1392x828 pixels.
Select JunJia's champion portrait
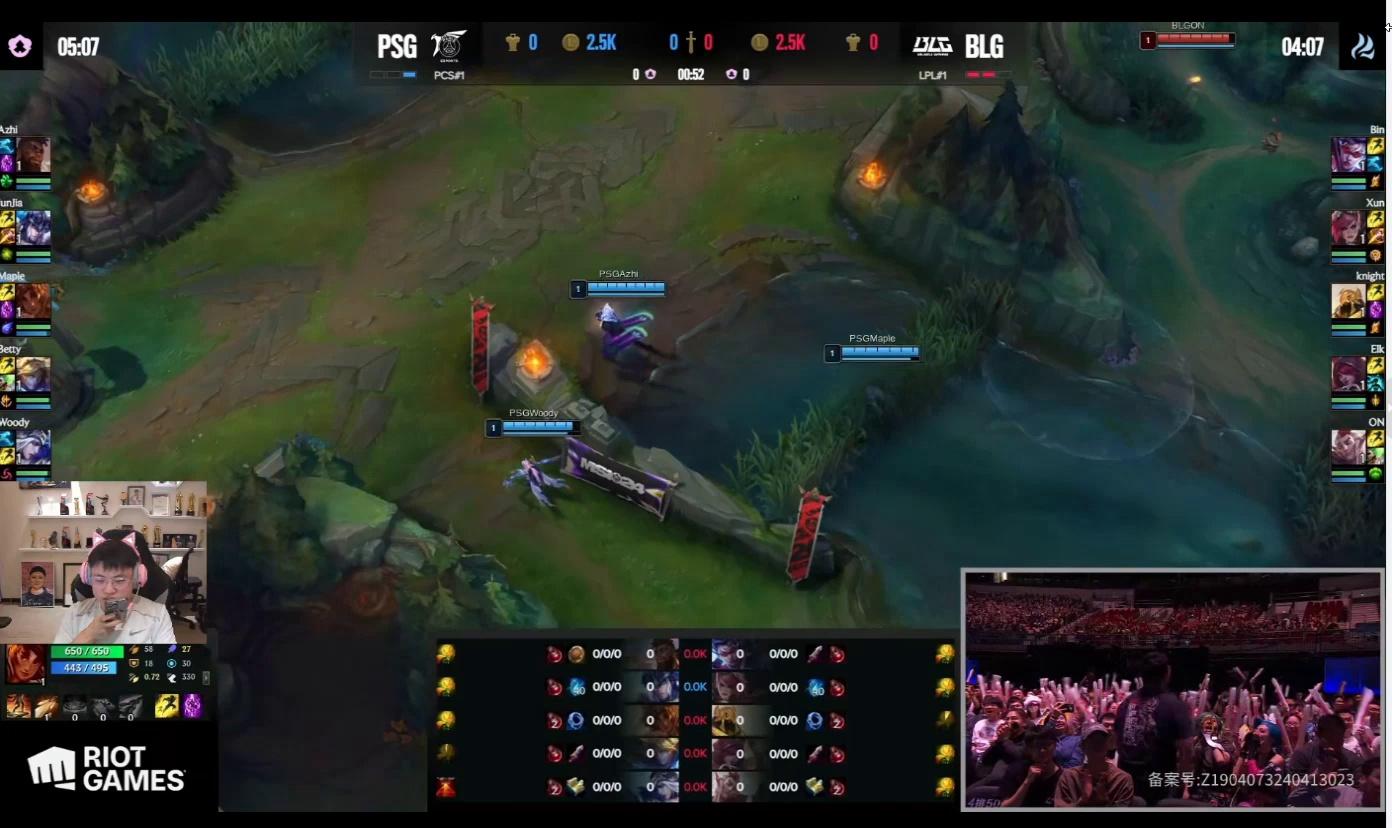click(33, 228)
